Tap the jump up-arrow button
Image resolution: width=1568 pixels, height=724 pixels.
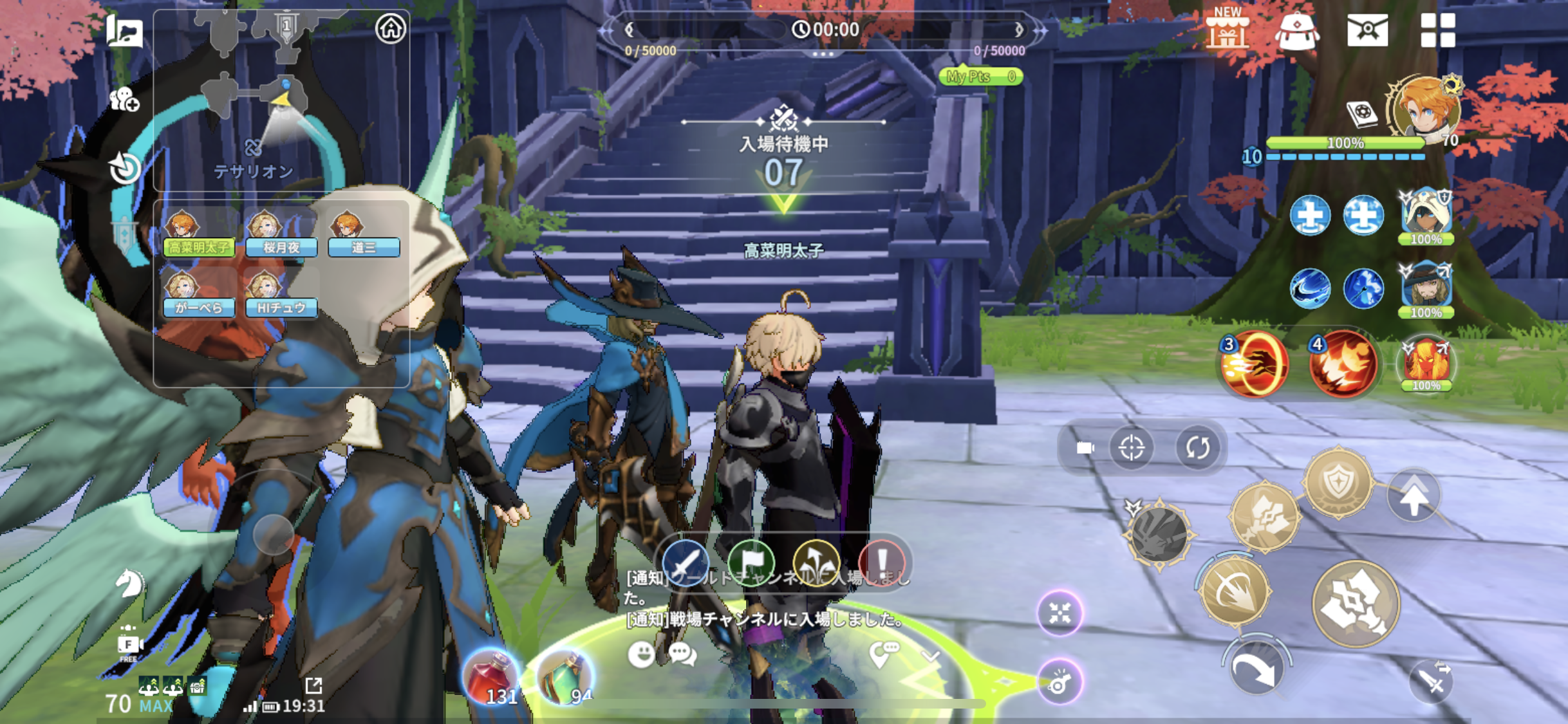click(x=1414, y=497)
